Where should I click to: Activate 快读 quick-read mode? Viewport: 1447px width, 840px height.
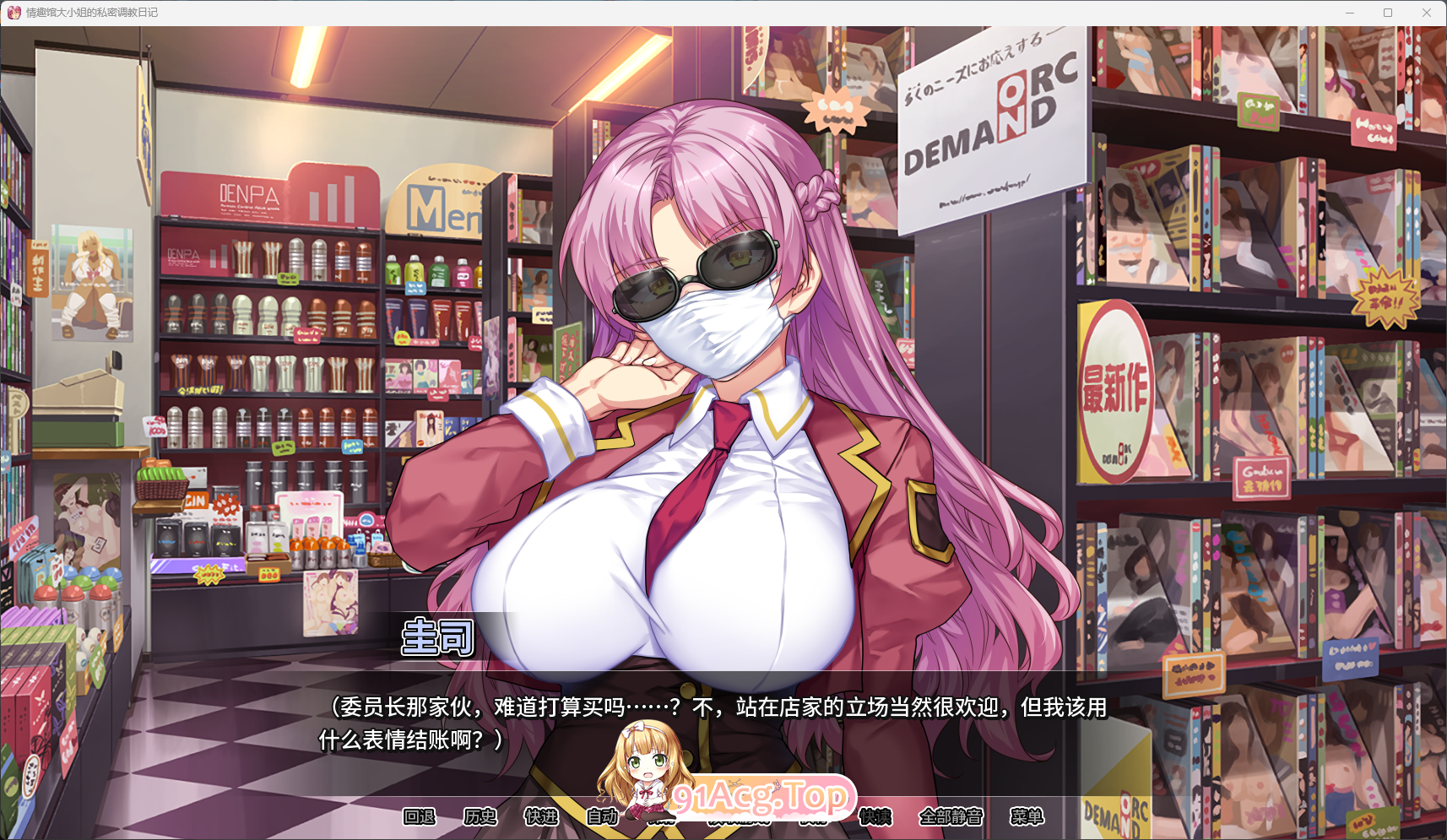tap(875, 817)
